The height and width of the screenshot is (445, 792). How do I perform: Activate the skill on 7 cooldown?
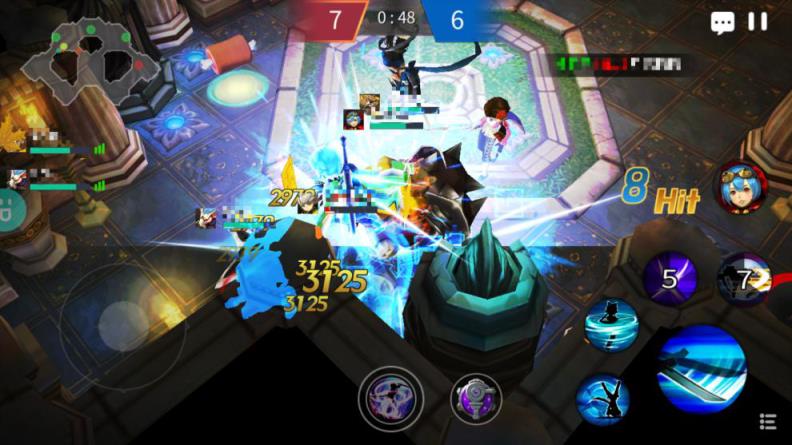(x=744, y=279)
